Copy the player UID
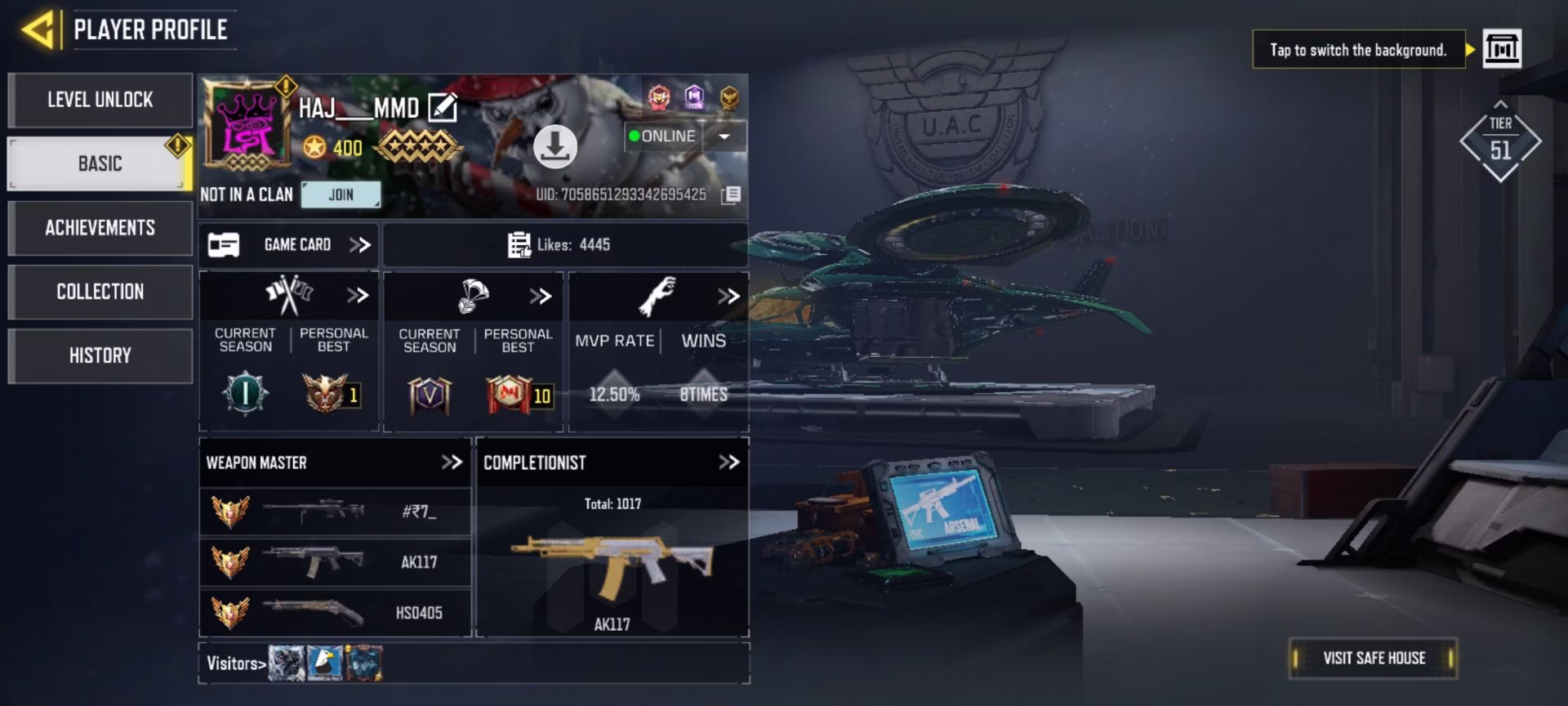The image size is (1568, 706). point(731,194)
